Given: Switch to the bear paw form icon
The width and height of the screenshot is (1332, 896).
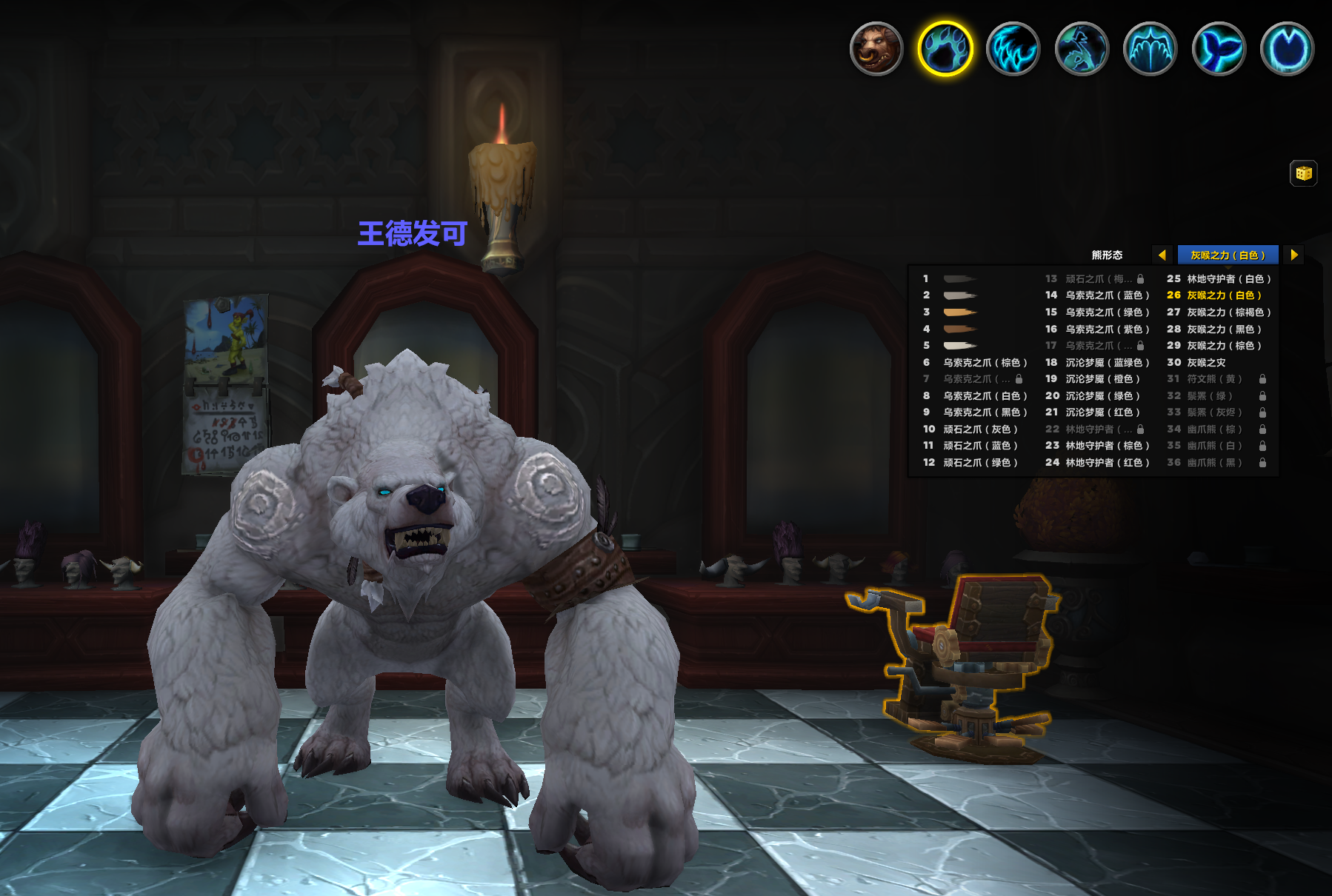Looking at the screenshot, I should click(x=945, y=49).
